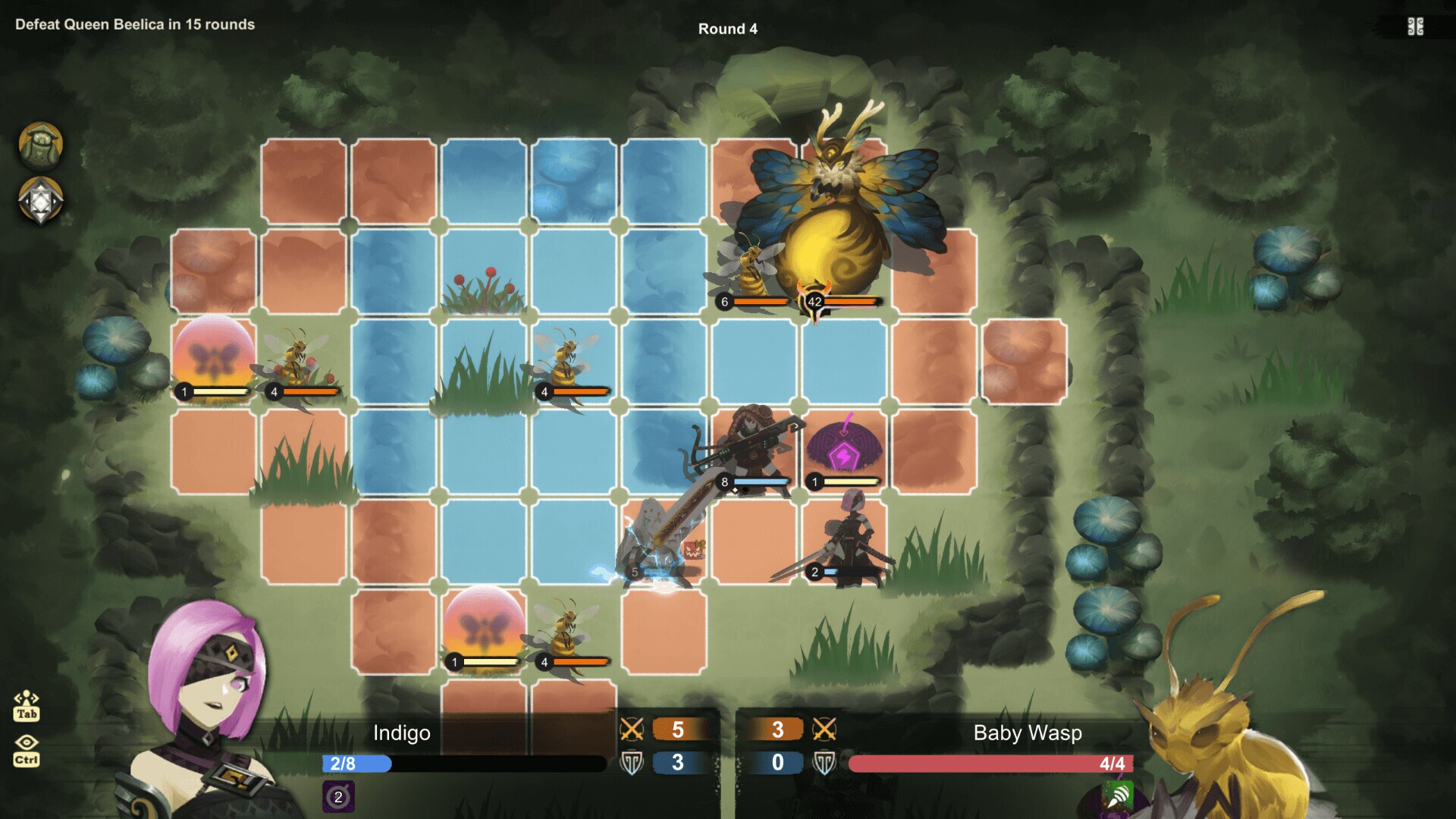
Task: Toggle the purple status effect badge below Indigo's bar
Action: pyautogui.click(x=337, y=796)
